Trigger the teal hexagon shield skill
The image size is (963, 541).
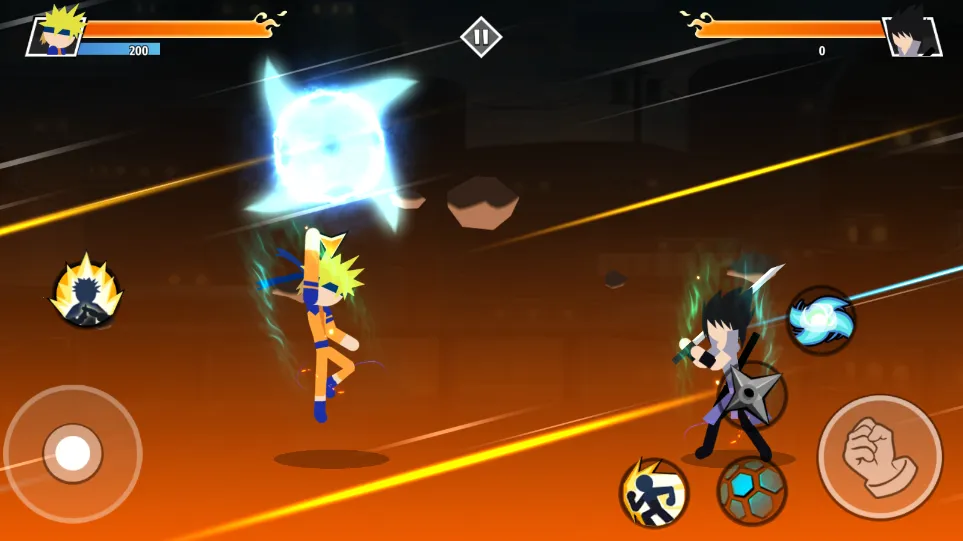[752, 490]
